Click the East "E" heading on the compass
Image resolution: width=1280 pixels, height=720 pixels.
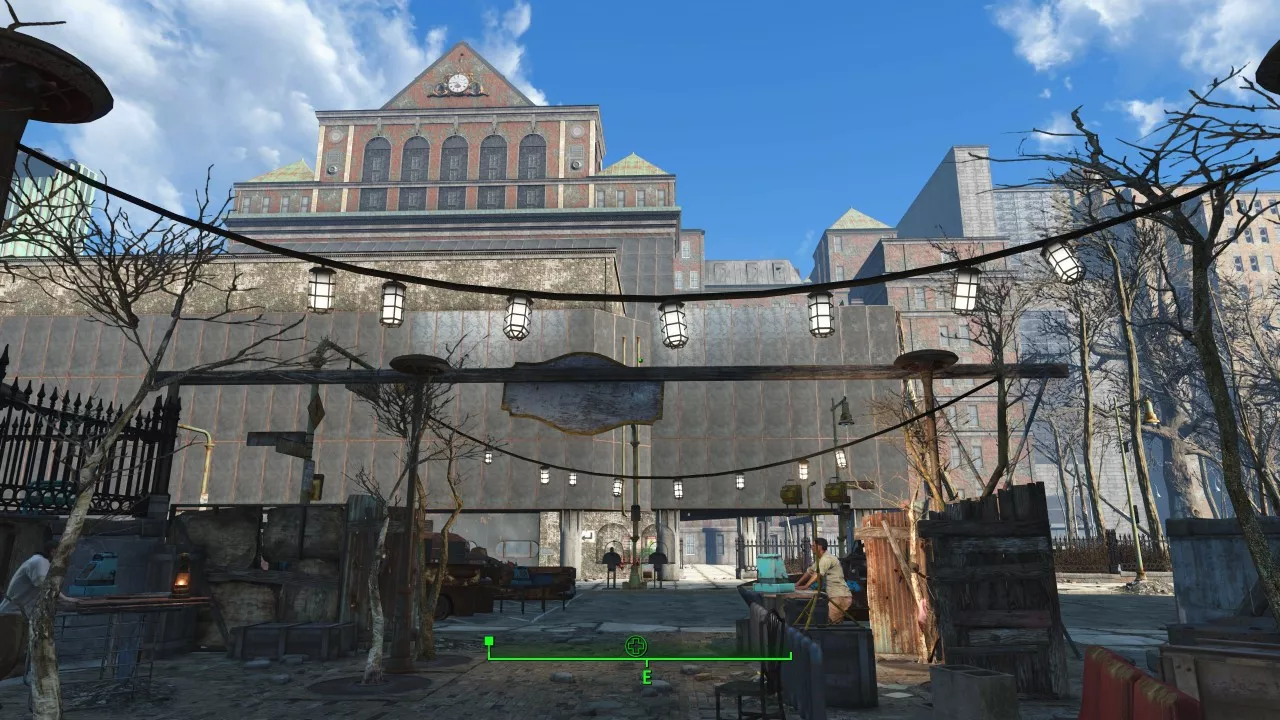tap(646, 678)
